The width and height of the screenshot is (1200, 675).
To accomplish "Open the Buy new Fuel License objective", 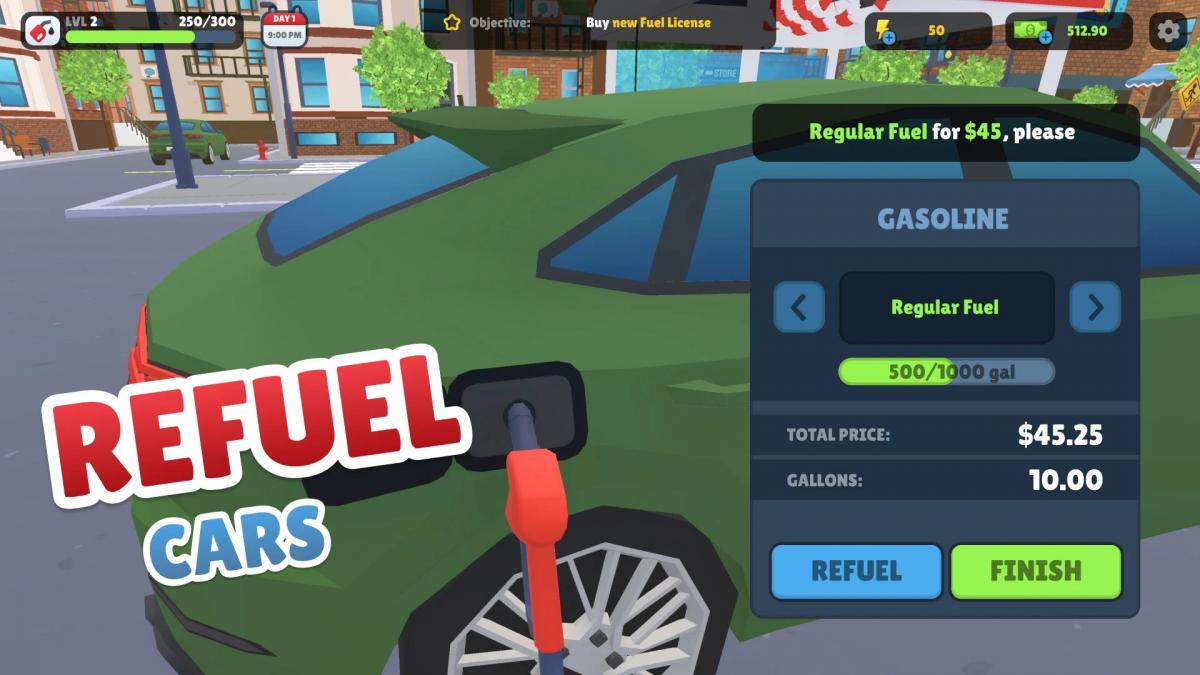I will click(x=600, y=22).
